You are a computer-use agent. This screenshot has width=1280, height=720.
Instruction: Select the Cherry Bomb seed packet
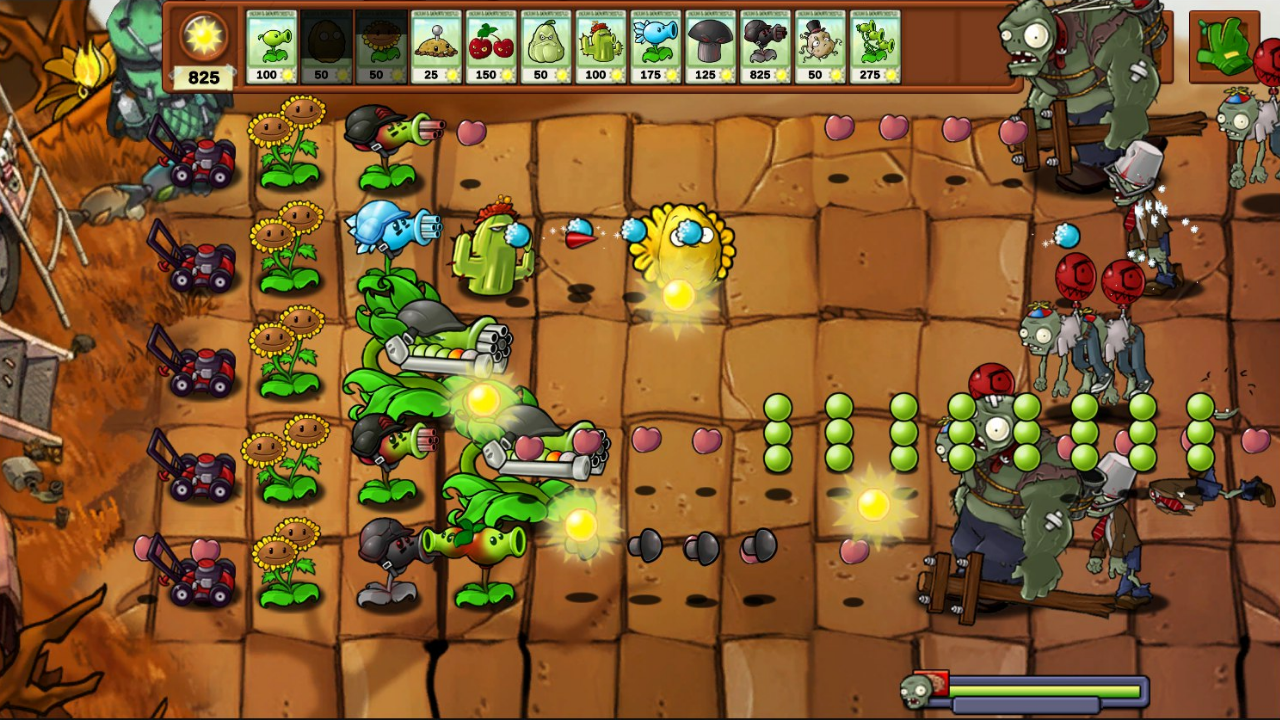tap(491, 45)
